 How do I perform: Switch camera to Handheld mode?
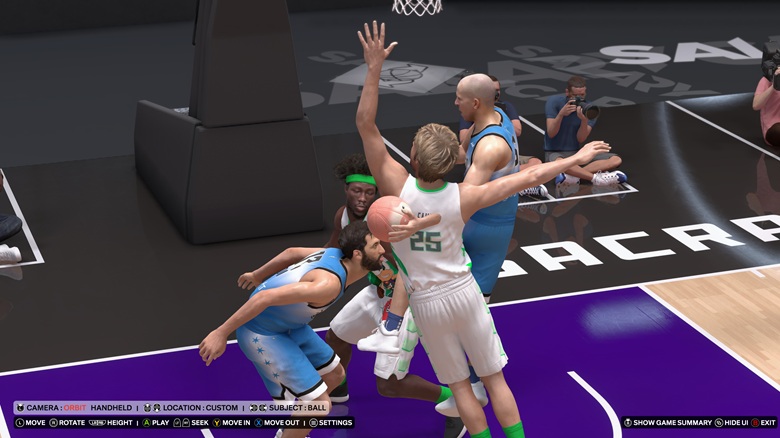click(x=111, y=408)
